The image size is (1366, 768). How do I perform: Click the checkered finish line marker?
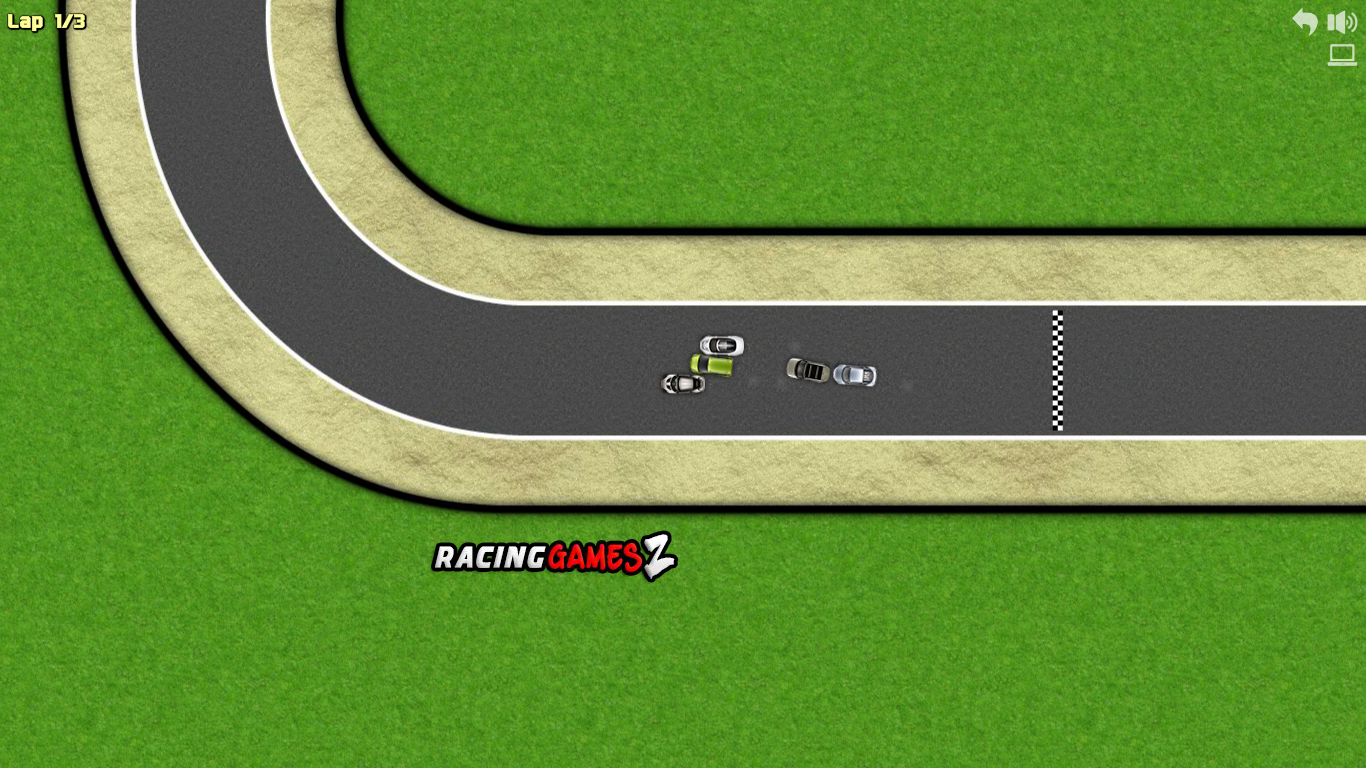click(x=1058, y=368)
